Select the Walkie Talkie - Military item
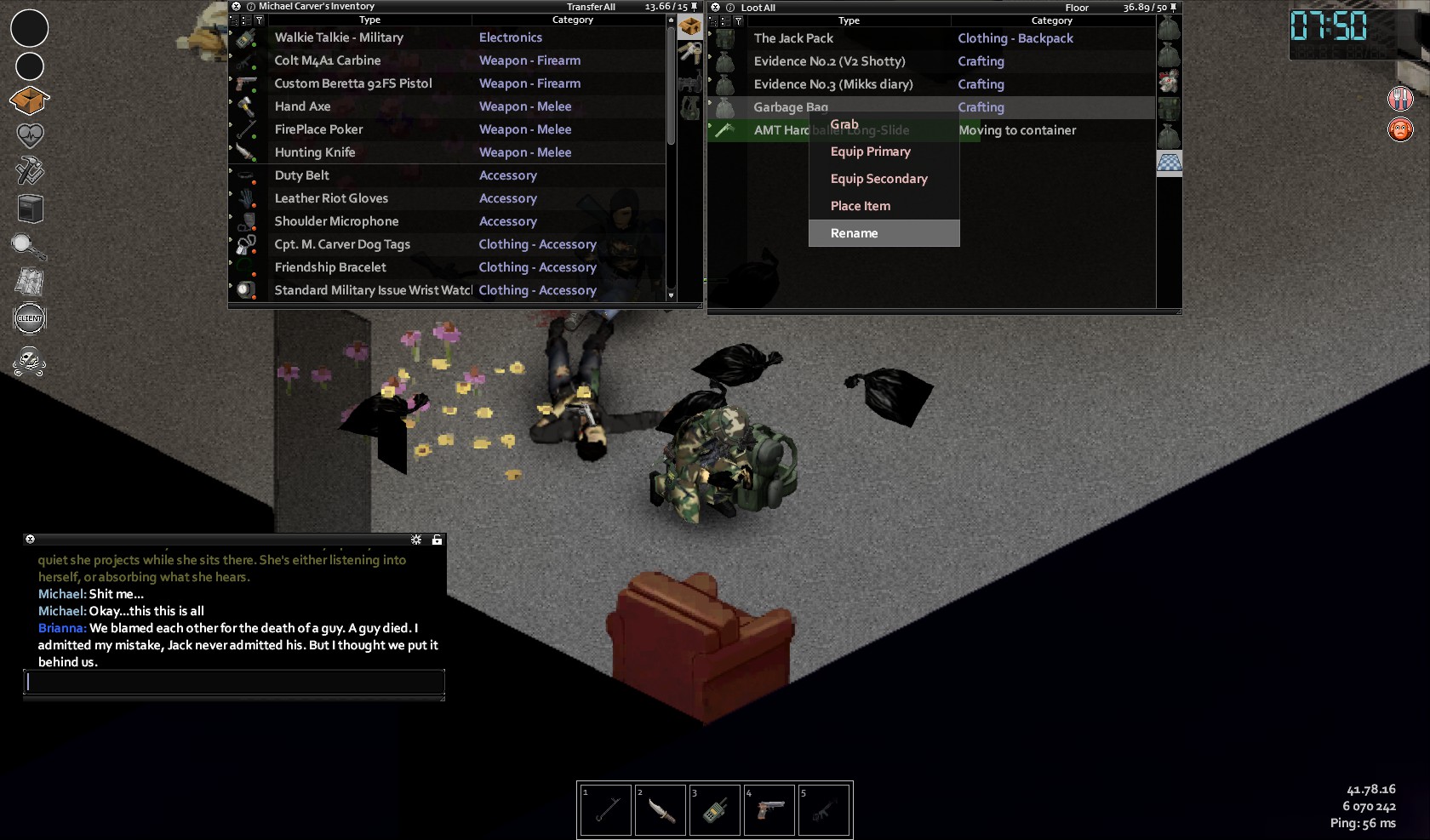1430x840 pixels. click(x=339, y=37)
